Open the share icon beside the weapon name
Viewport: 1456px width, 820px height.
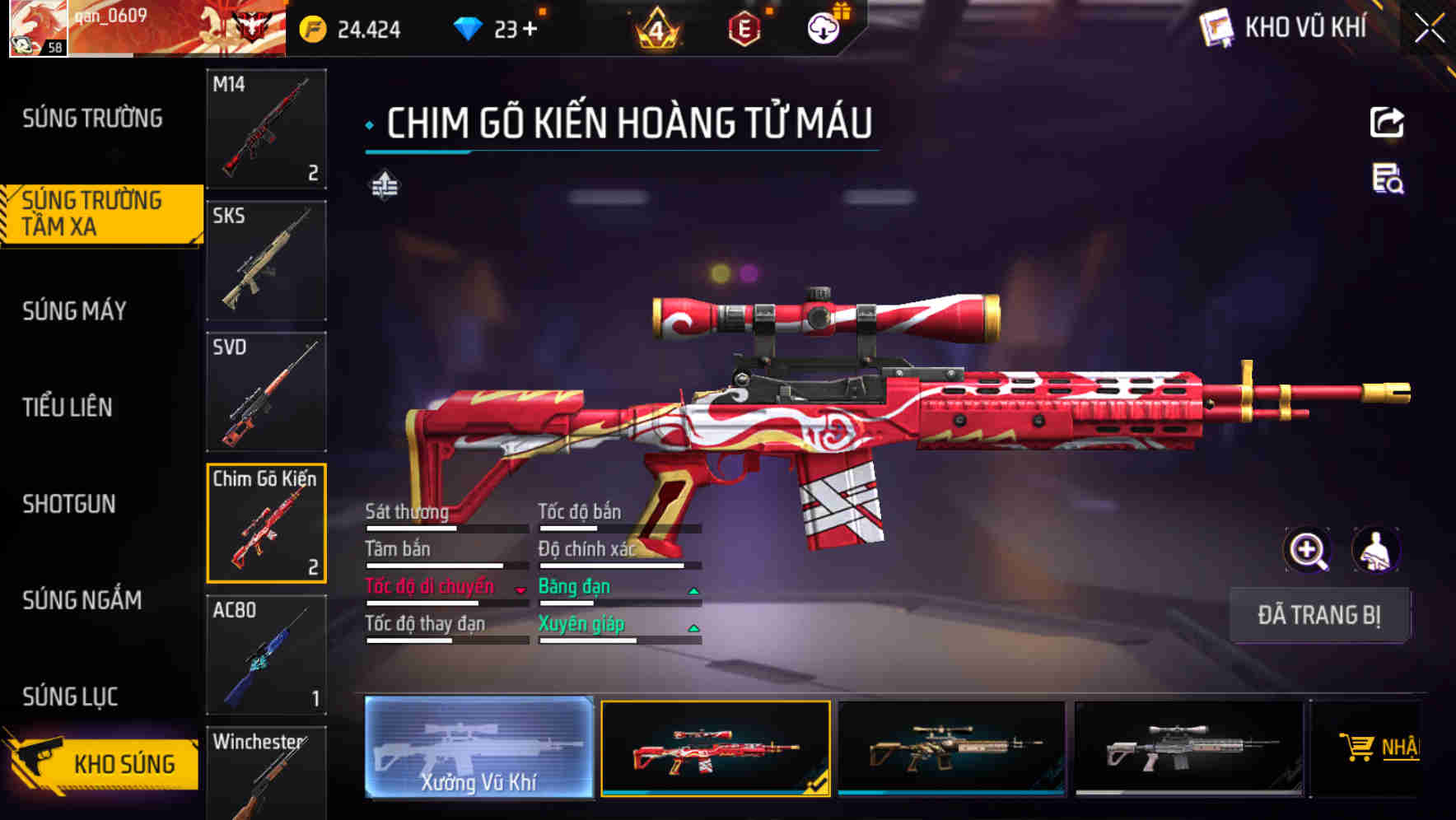tap(1388, 122)
